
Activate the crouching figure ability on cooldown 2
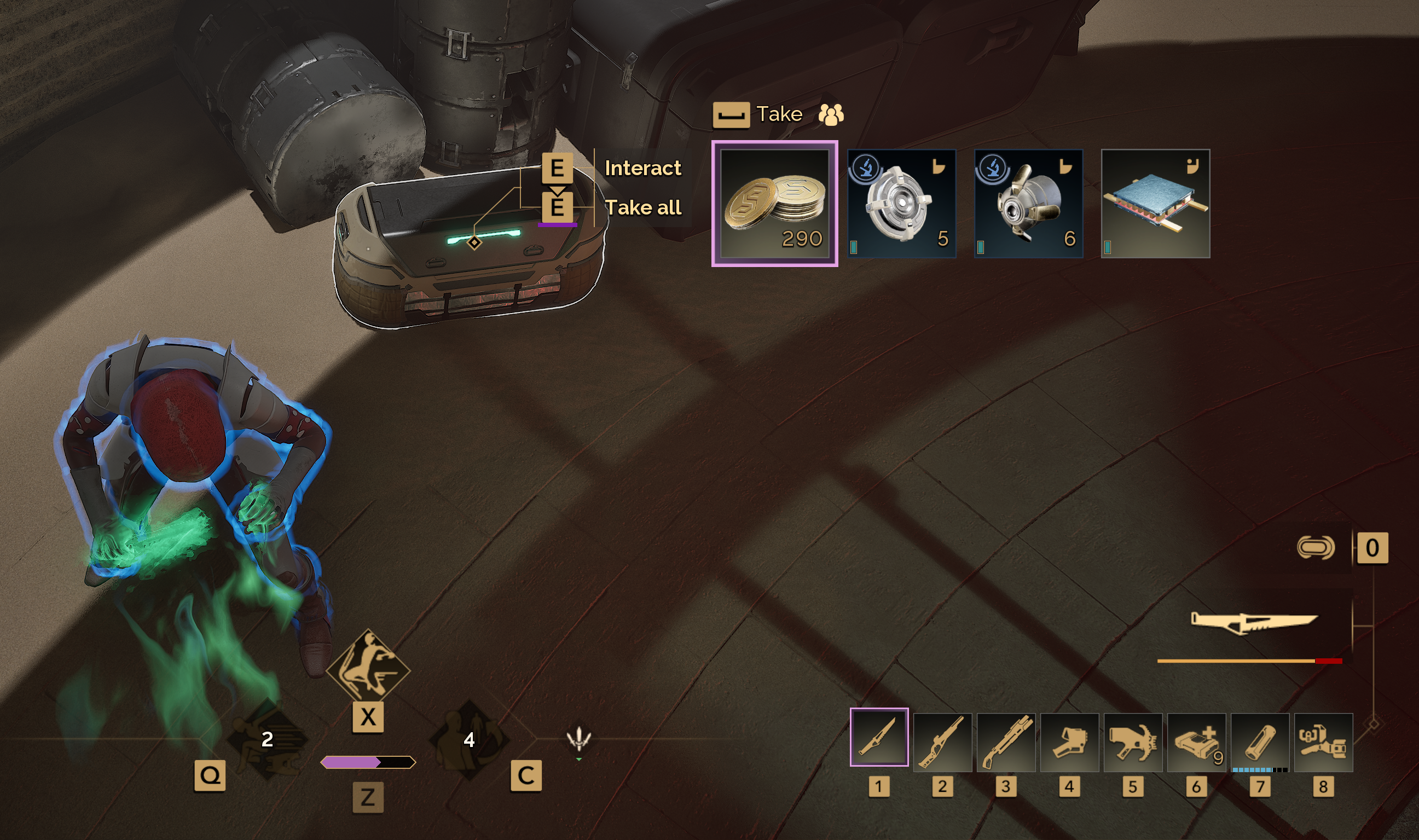coord(267,739)
